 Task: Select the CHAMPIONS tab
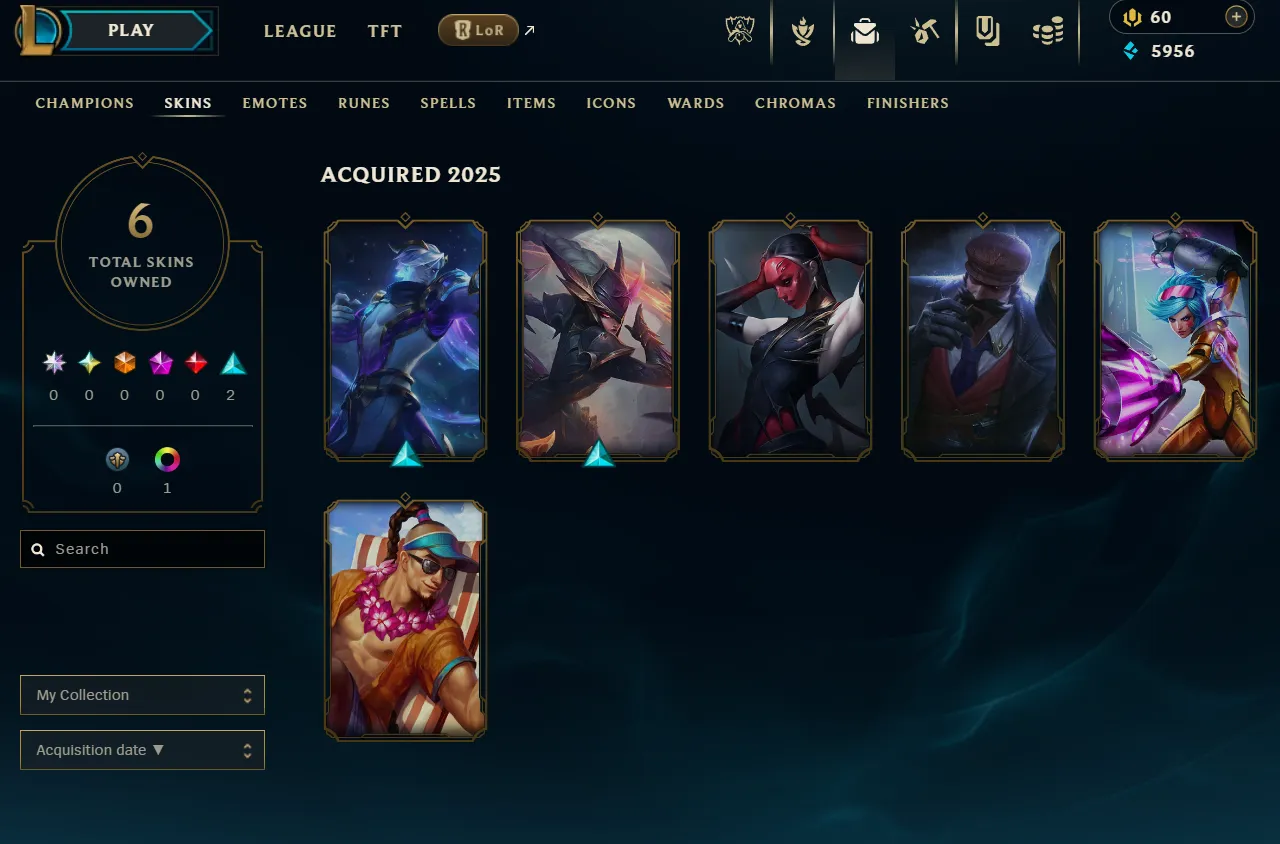84,103
